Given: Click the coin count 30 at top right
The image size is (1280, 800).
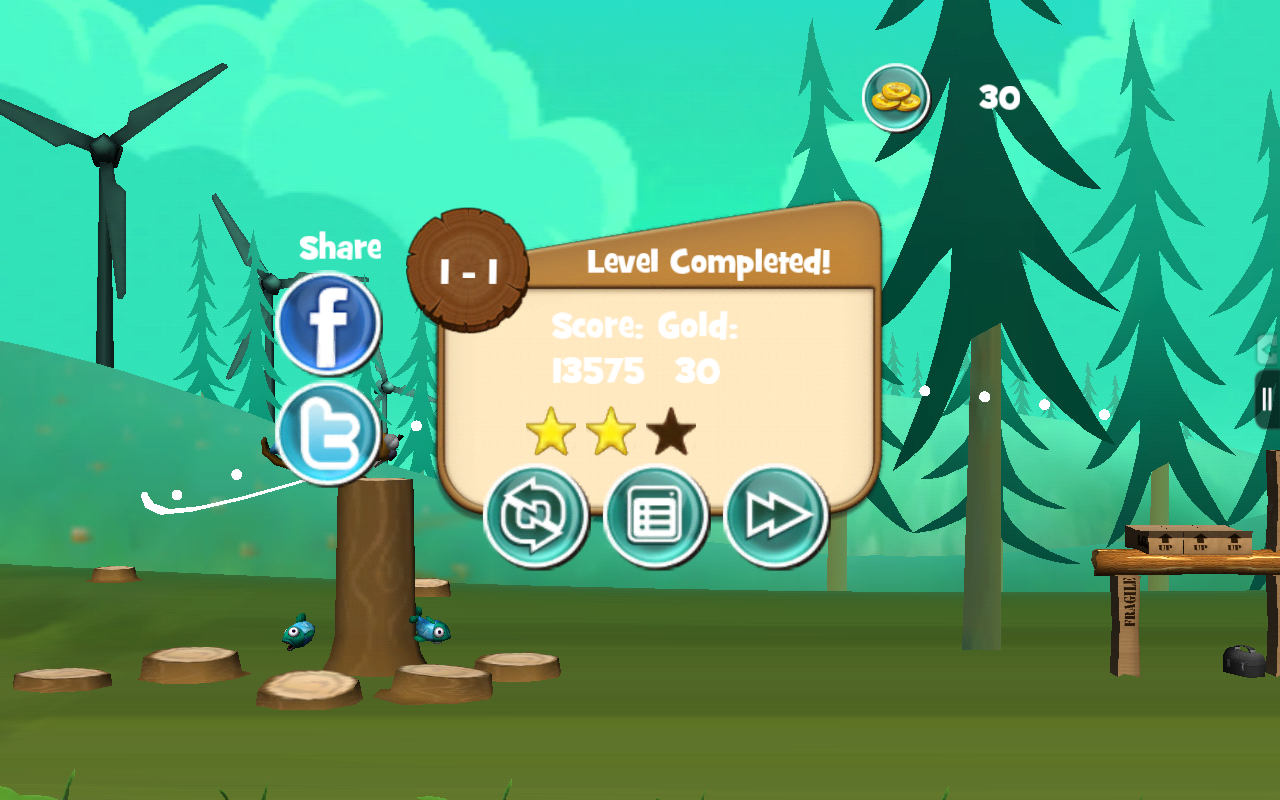Looking at the screenshot, I should (1001, 98).
